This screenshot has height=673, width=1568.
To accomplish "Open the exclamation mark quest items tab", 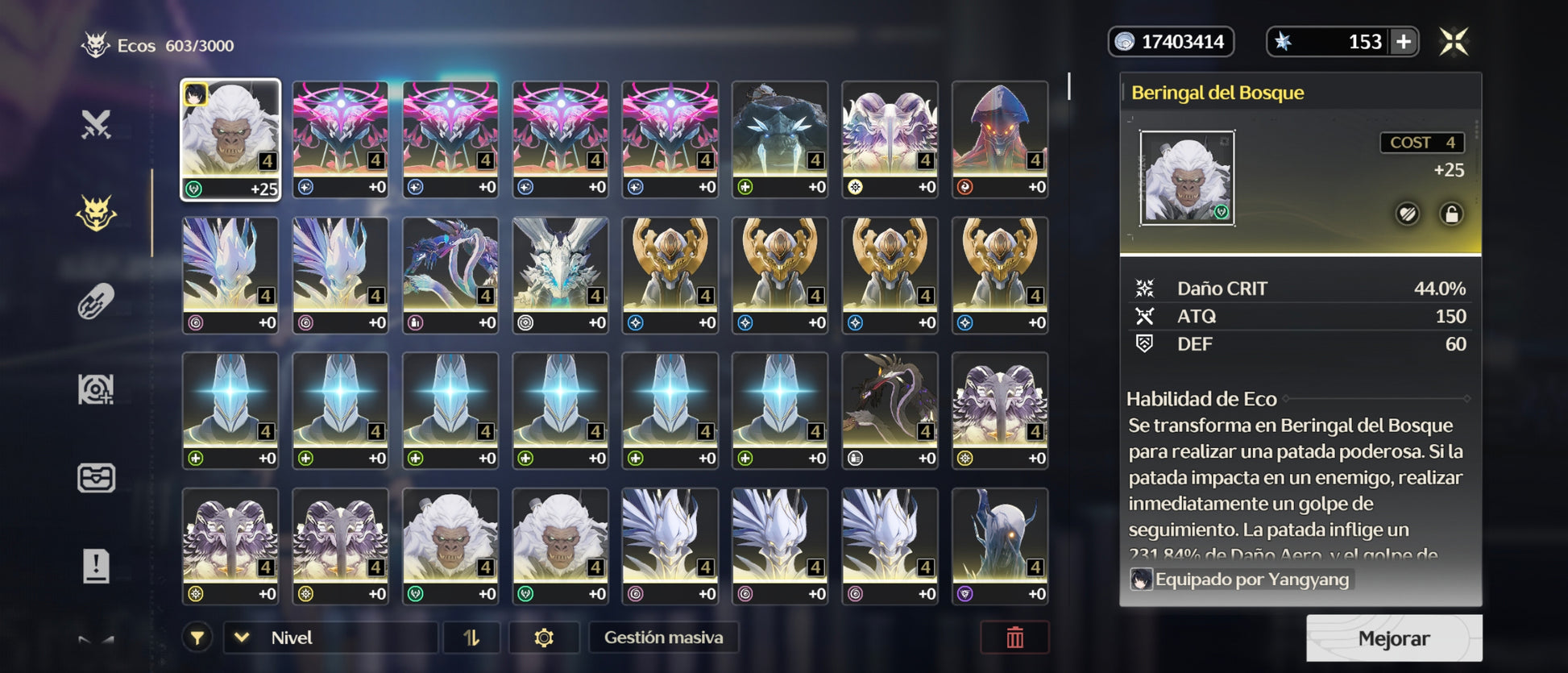I will click(x=96, y=566).
